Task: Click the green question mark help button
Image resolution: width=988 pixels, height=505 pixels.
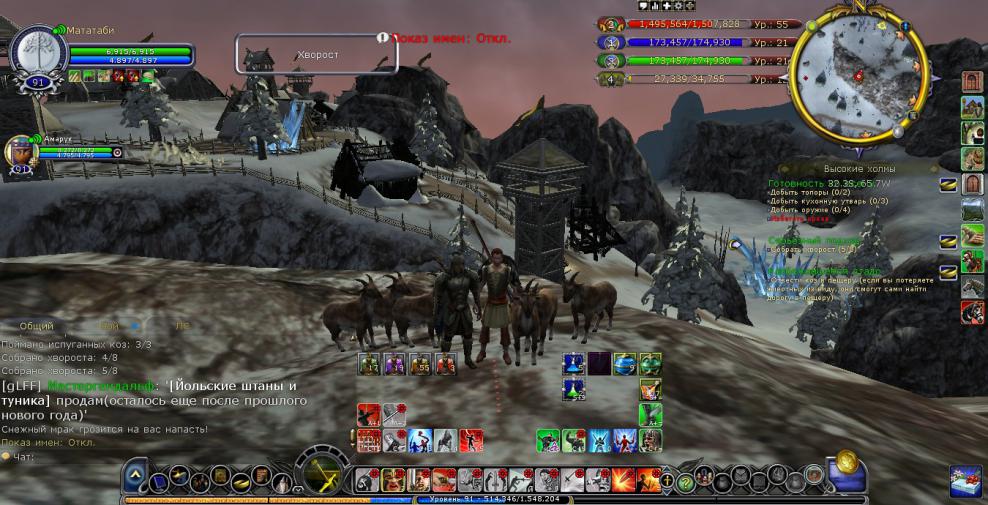Action: (x=686, y=482)
